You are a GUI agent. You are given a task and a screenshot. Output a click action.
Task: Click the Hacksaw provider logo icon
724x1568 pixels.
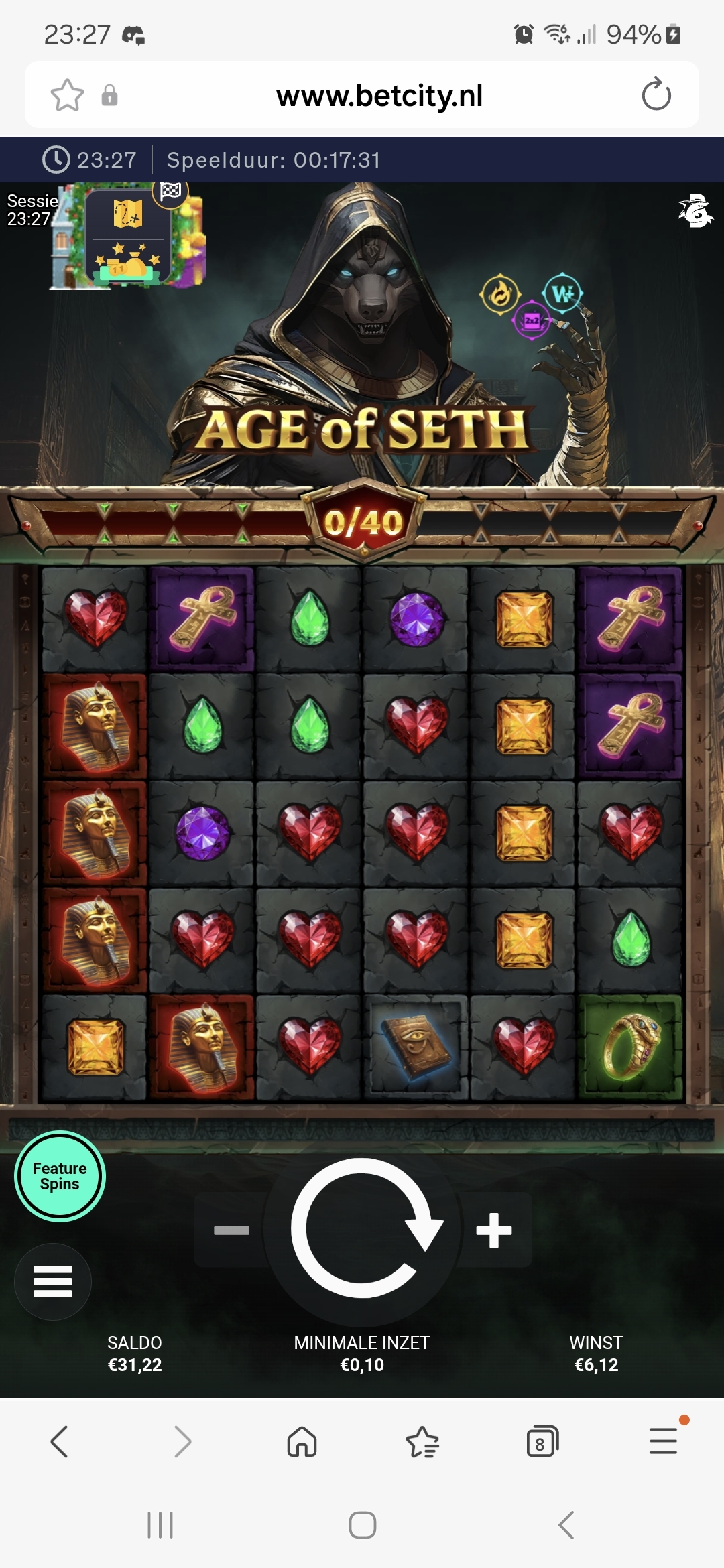(x=695, y=212)
